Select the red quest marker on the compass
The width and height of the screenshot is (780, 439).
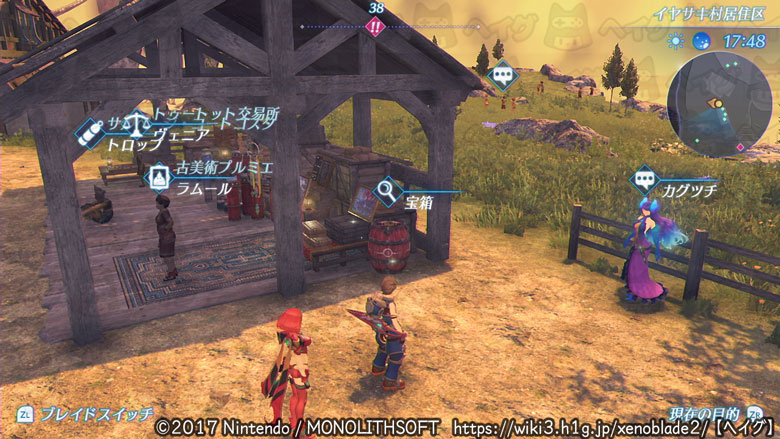[375, 27]
